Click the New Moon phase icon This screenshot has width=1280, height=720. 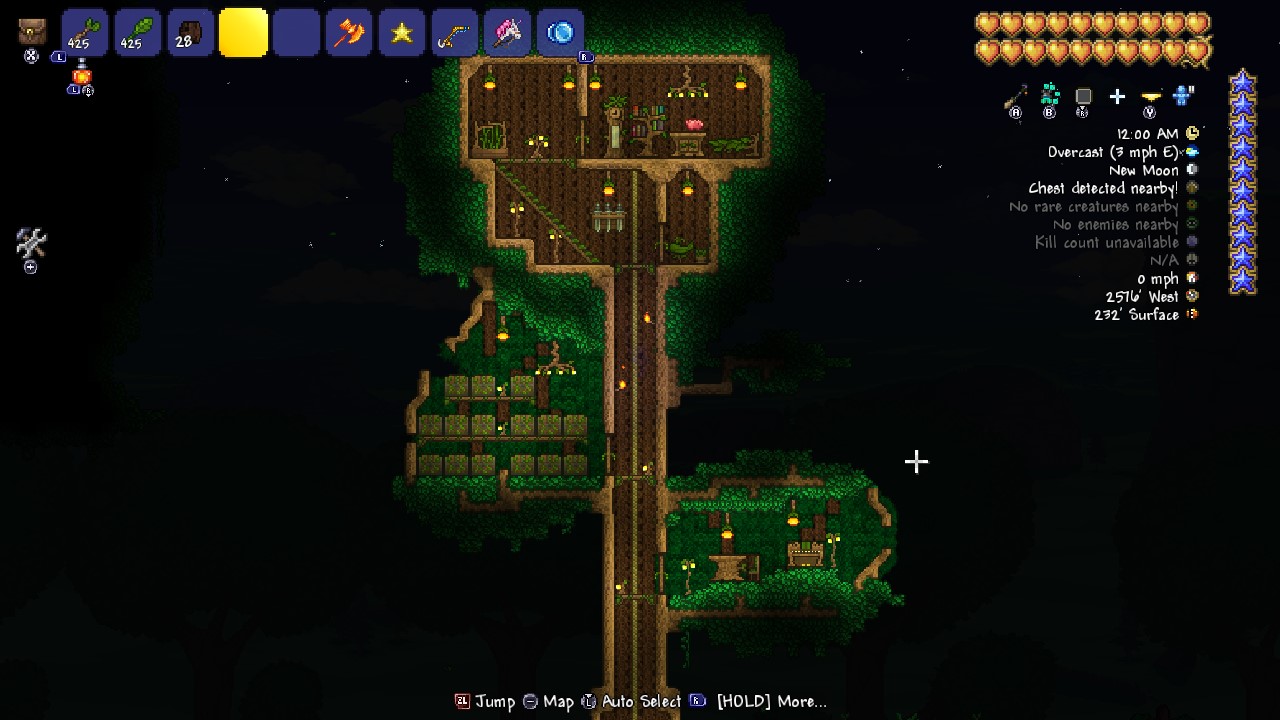pyautogui.click(x=1190, y=169)
